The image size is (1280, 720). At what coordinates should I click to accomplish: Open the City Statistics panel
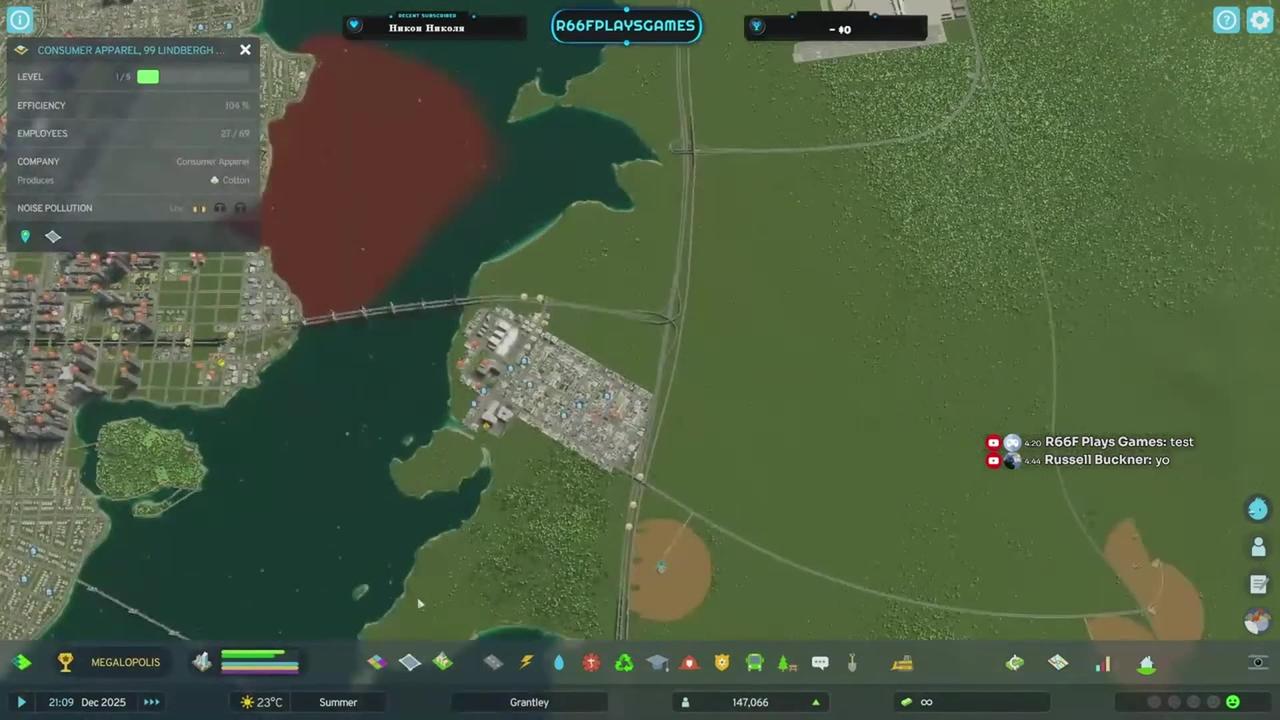click(x=1103, y=662)
